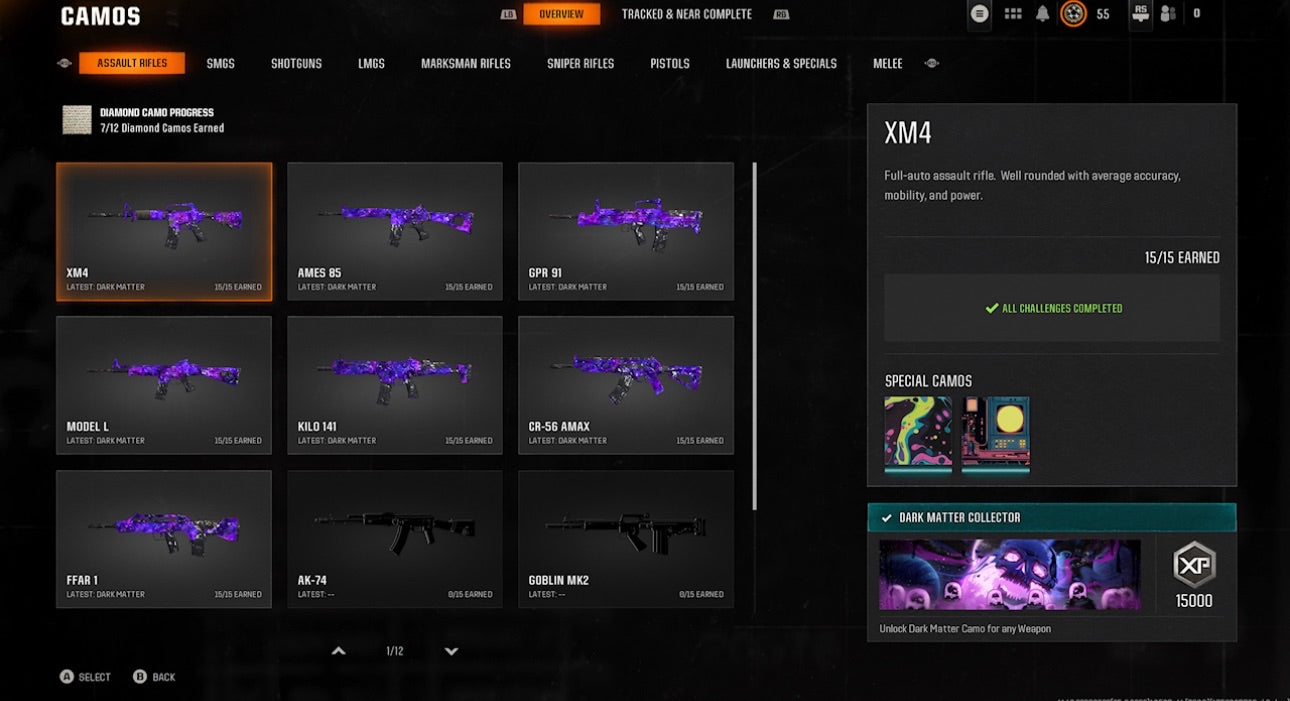The height and width of the screenshot is (701, 1290).
Task: Click the down arrow to next page
Action: 451,651
